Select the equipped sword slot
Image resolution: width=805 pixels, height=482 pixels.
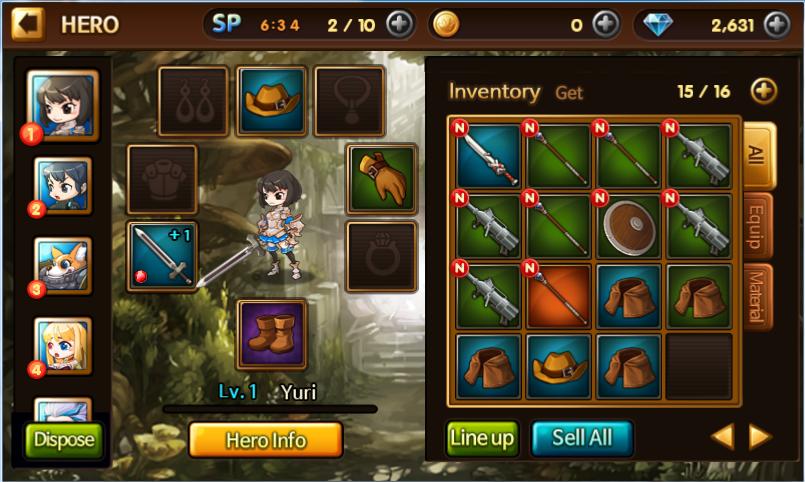click(x=162, y=256)
